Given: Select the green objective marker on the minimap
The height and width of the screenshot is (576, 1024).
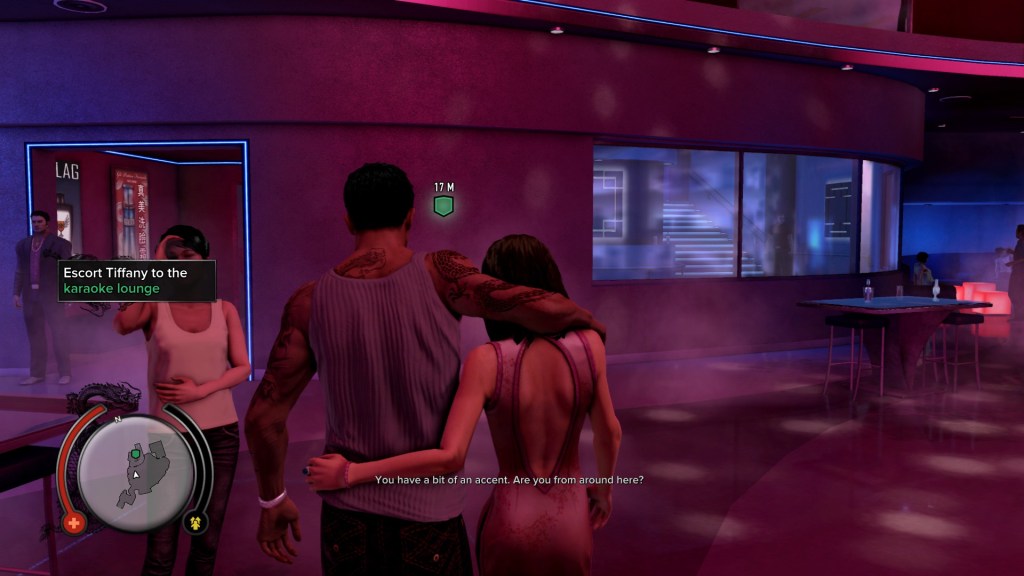Looking at the screenshot, I should (x=134, y=454).
